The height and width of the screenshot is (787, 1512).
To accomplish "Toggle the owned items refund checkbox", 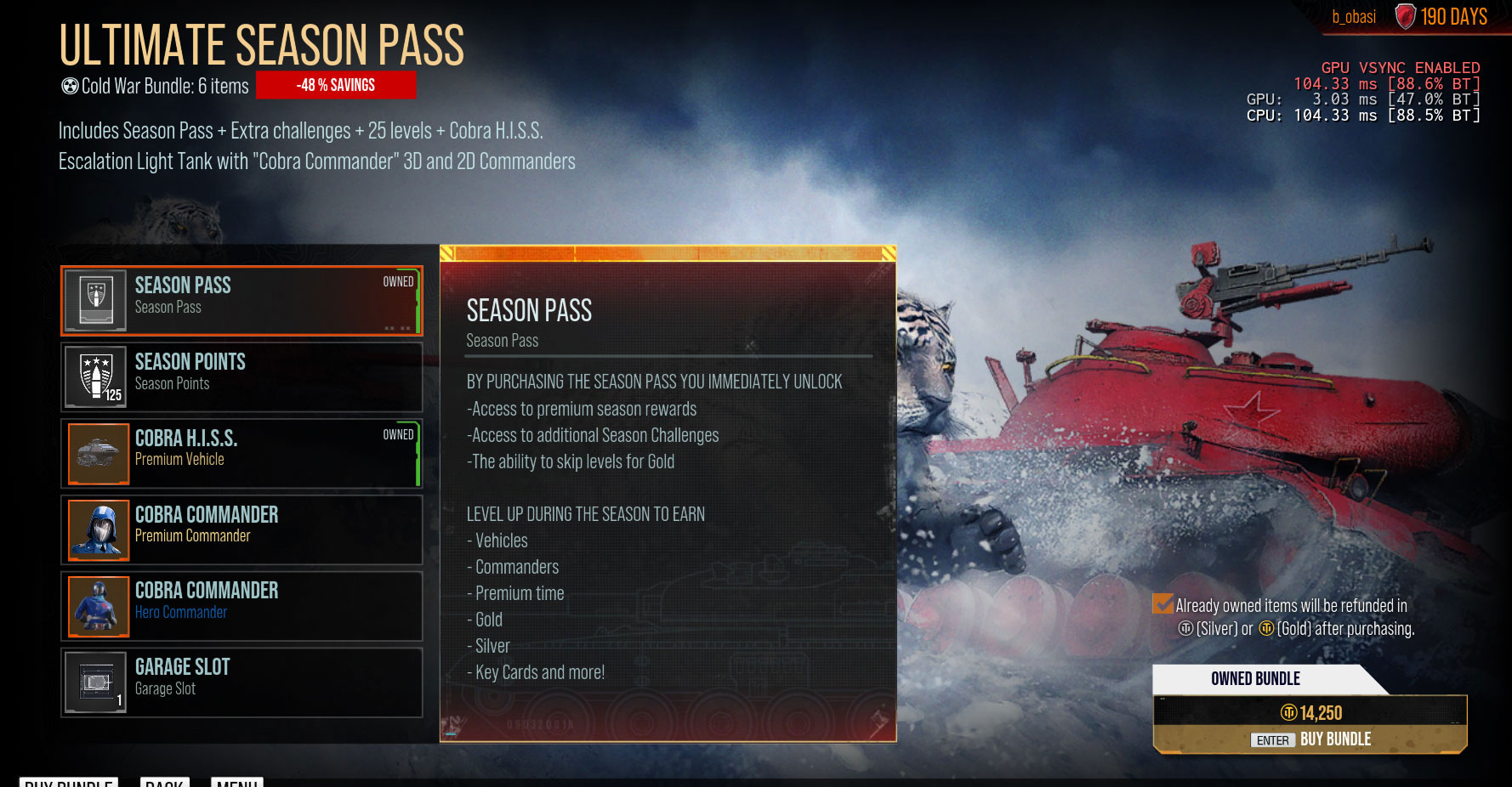I will 1162,604.
